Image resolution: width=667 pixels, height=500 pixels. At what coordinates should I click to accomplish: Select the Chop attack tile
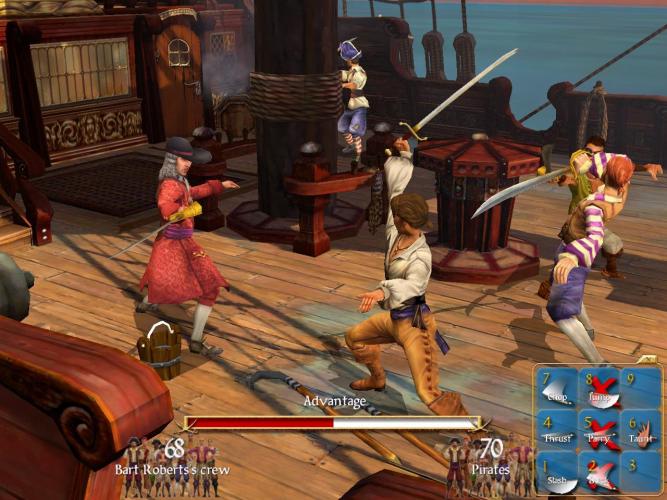(x=558, y=389)
